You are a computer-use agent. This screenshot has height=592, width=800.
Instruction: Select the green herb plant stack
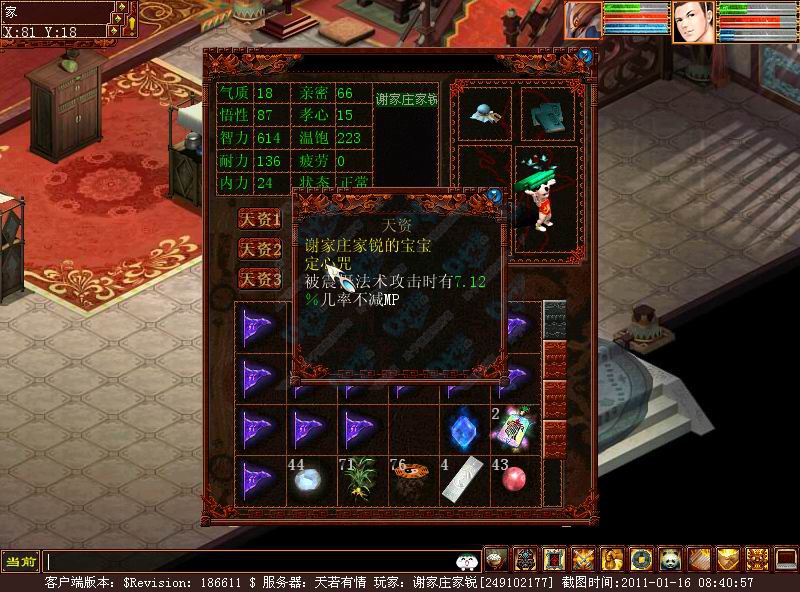359,481
